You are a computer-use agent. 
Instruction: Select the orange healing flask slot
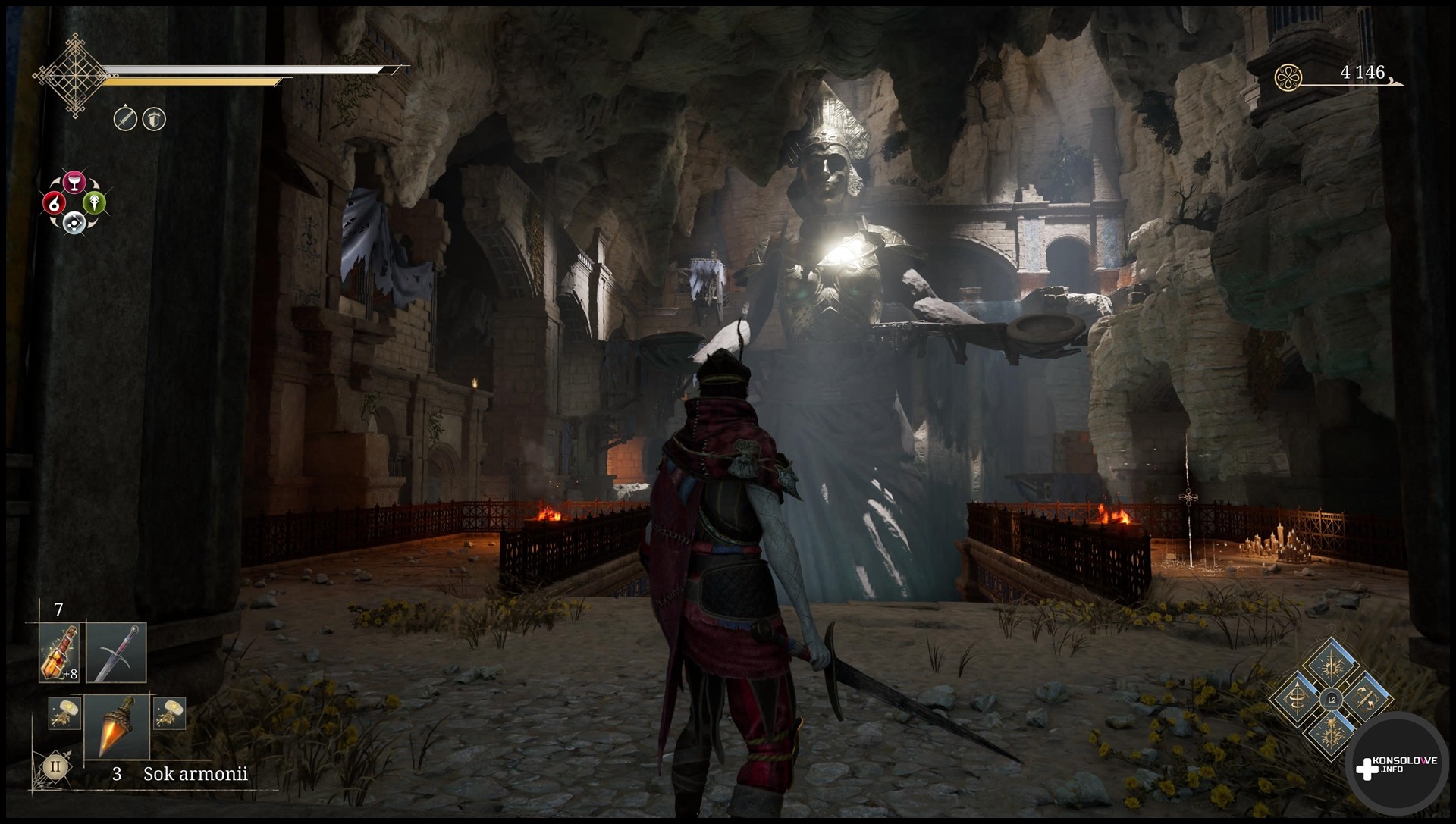(59, 652)
